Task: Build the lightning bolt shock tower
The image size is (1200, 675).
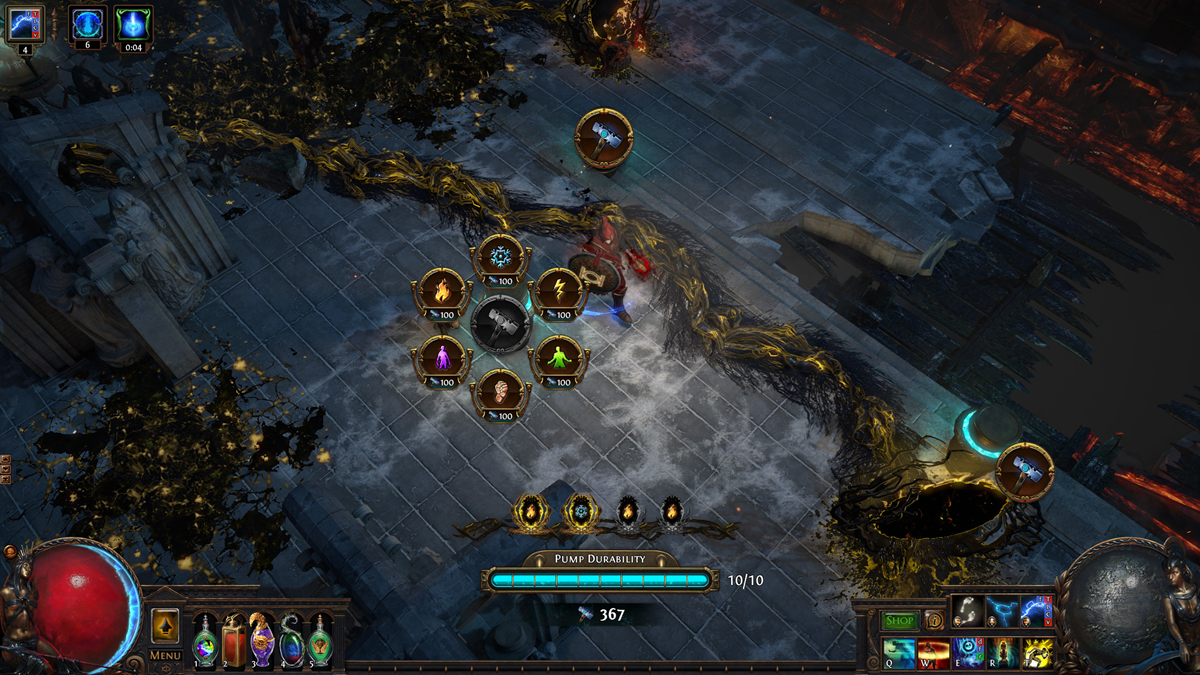Action: click(x=558, y=291)
